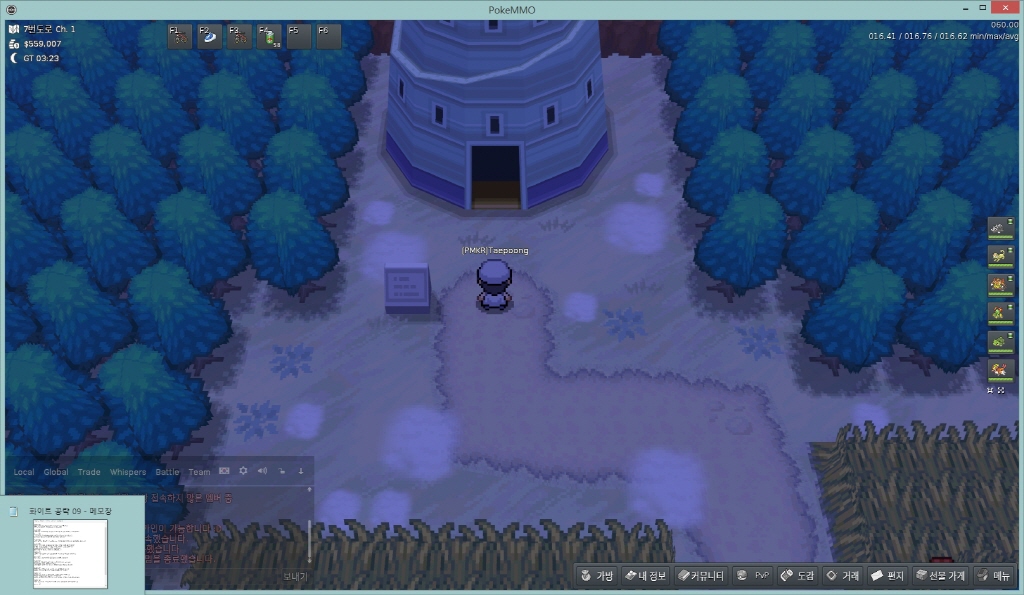Use the F2 hotbar item
Viewport: 1024px width, 595px height.
coord(210,37)
